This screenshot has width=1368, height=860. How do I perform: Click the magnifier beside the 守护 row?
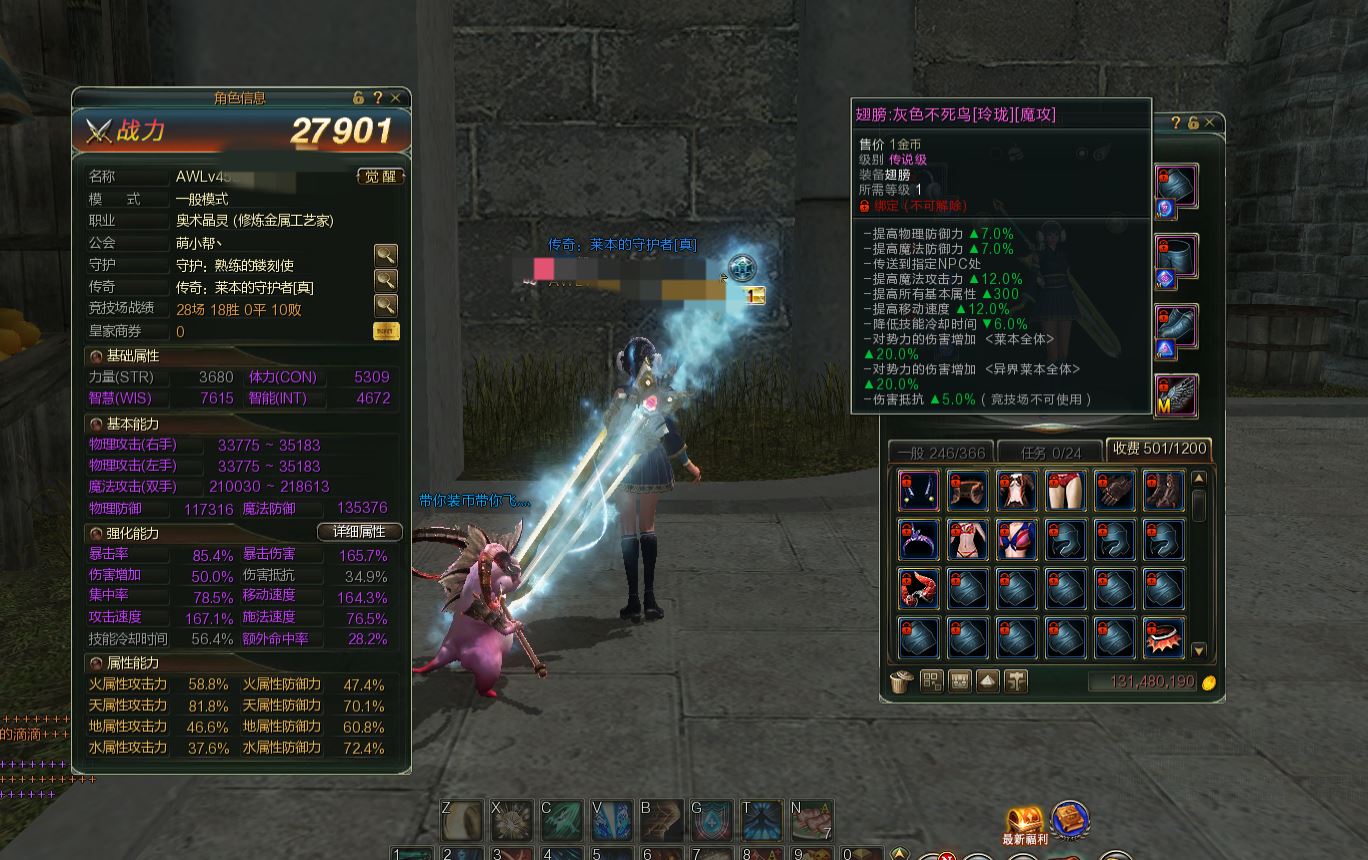tap(385, 280)
